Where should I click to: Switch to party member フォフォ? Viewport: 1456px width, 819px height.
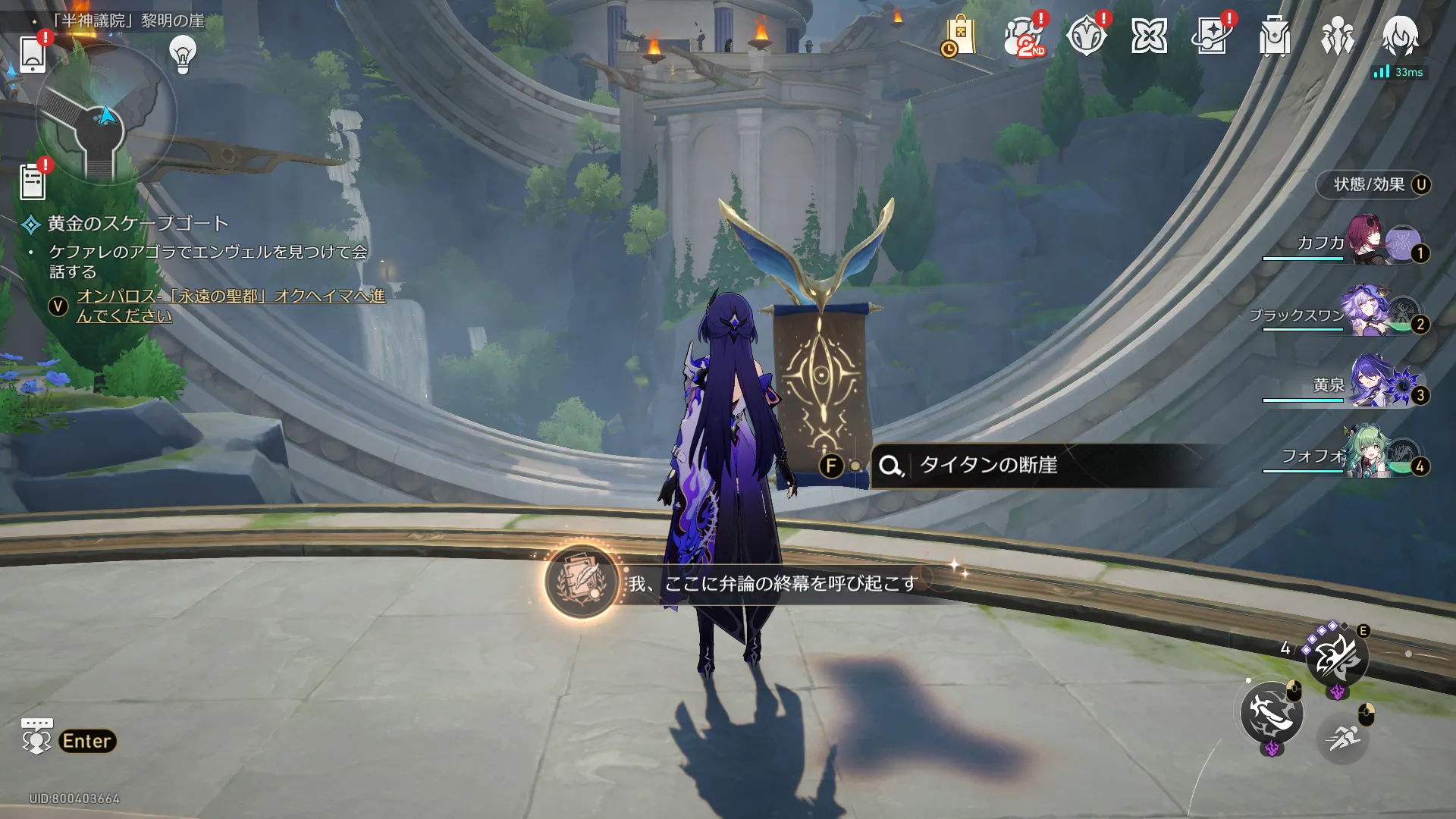coord(1365,456)
